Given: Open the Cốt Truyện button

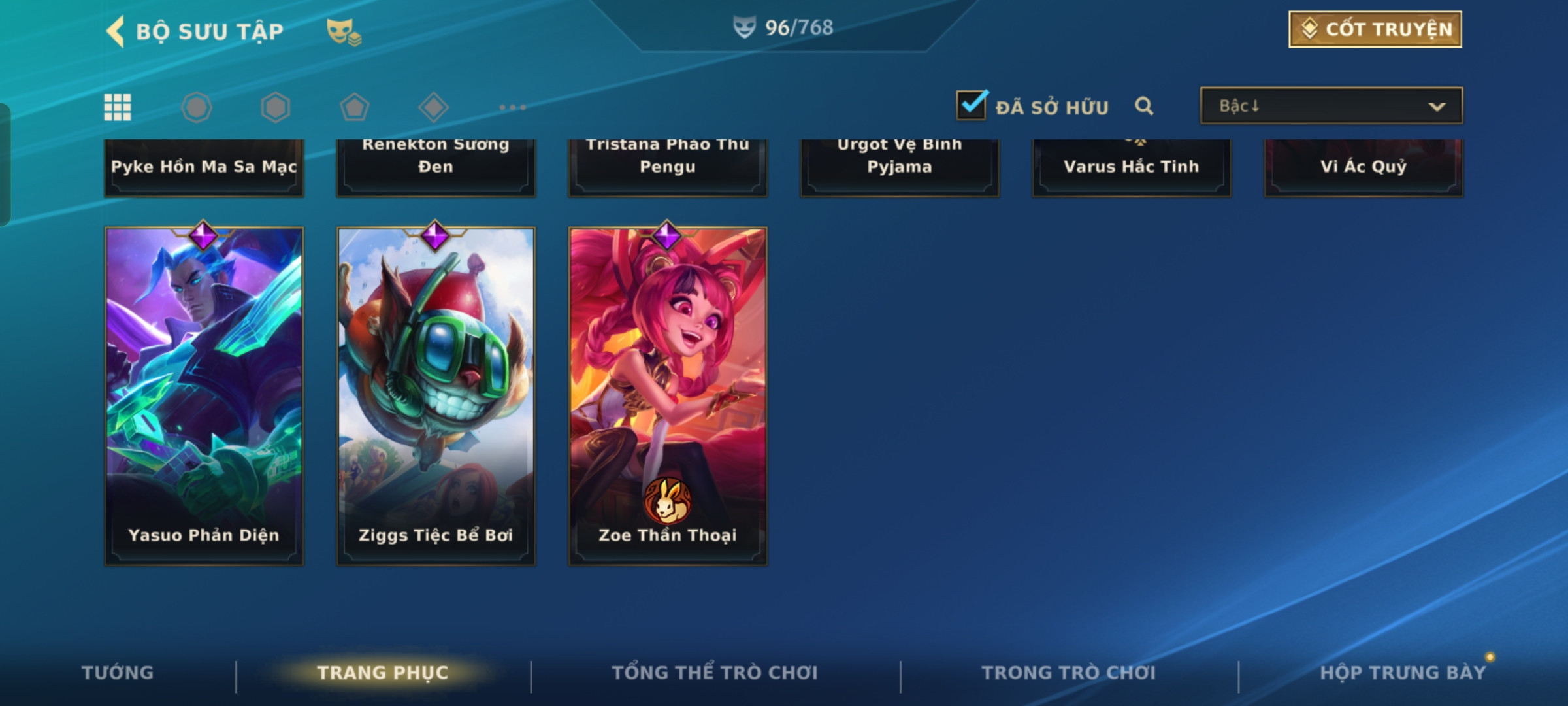Looking at the screenshot, I should [x=1375, y=29].
